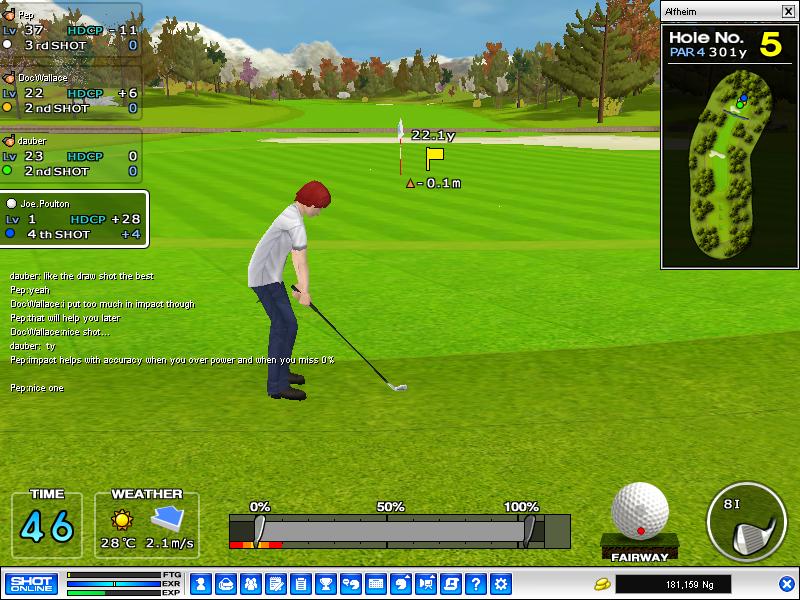Select dauber's player panel
This screenshot has width=800, height=600.
(71, 156)
